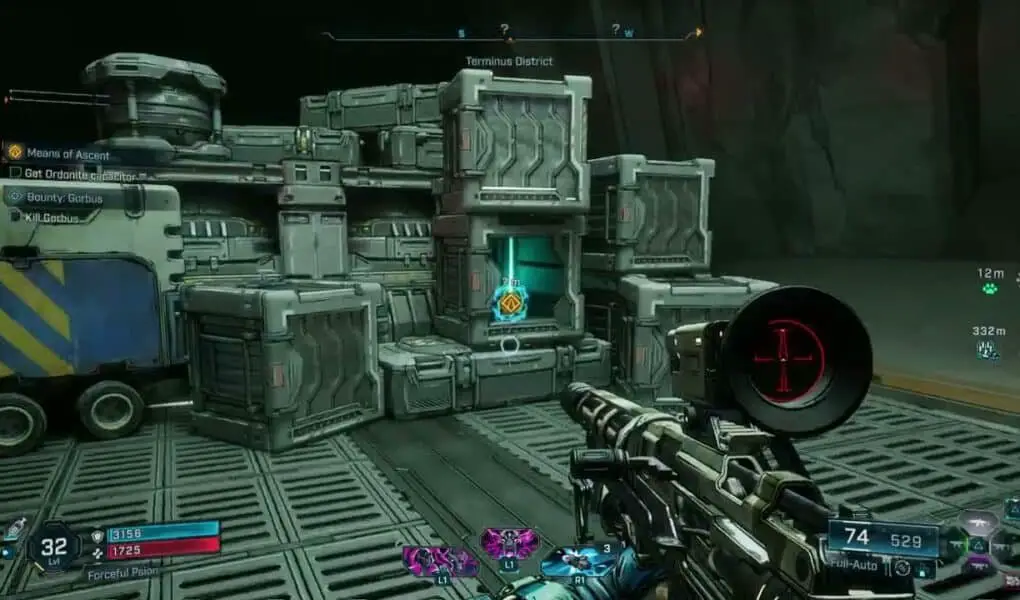This screenshot has width=1020, height=600.
Task: Click the compass bar at the top
Action: [510, 36]
